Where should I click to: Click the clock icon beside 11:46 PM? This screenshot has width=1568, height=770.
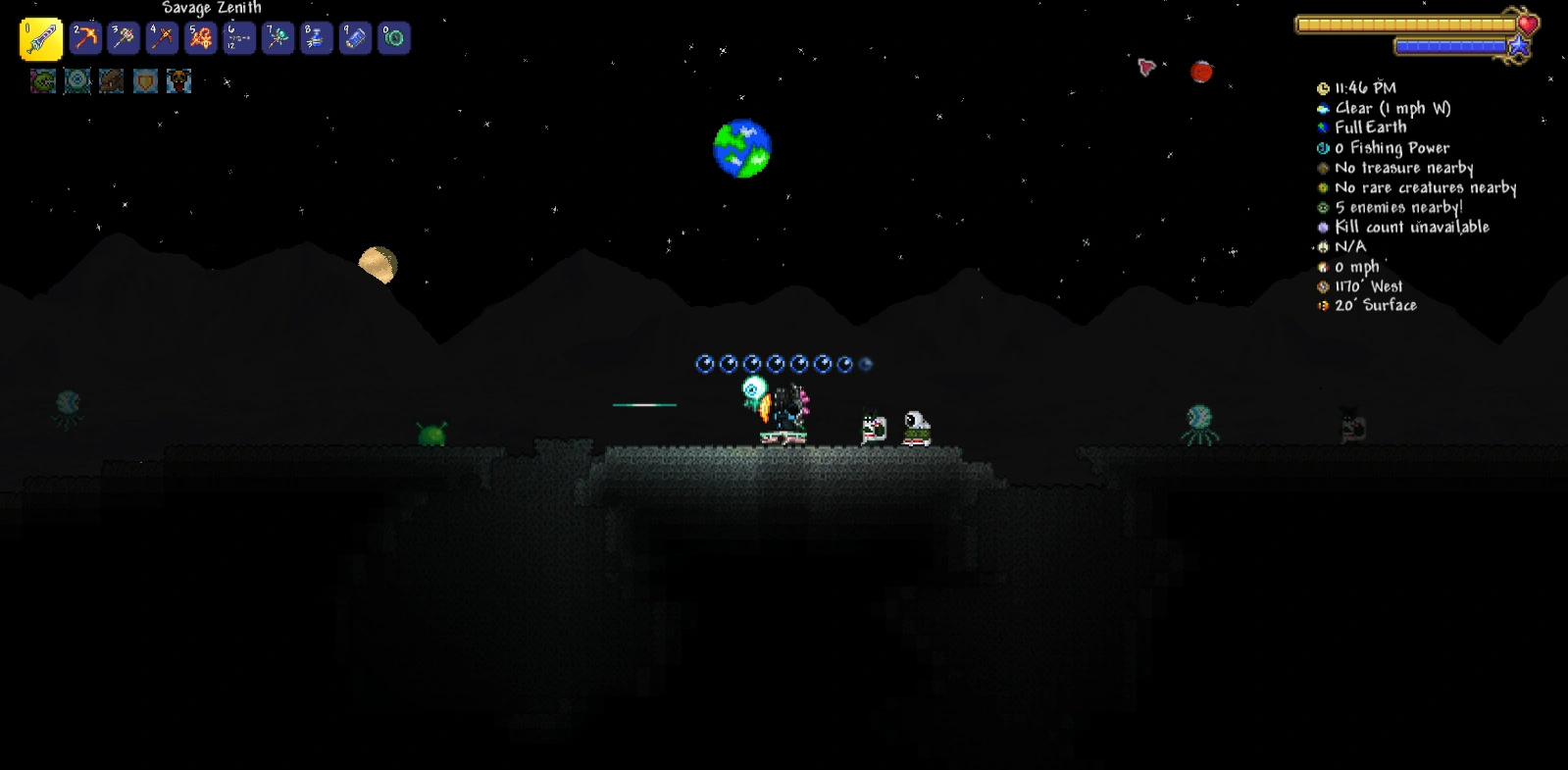1323,88
